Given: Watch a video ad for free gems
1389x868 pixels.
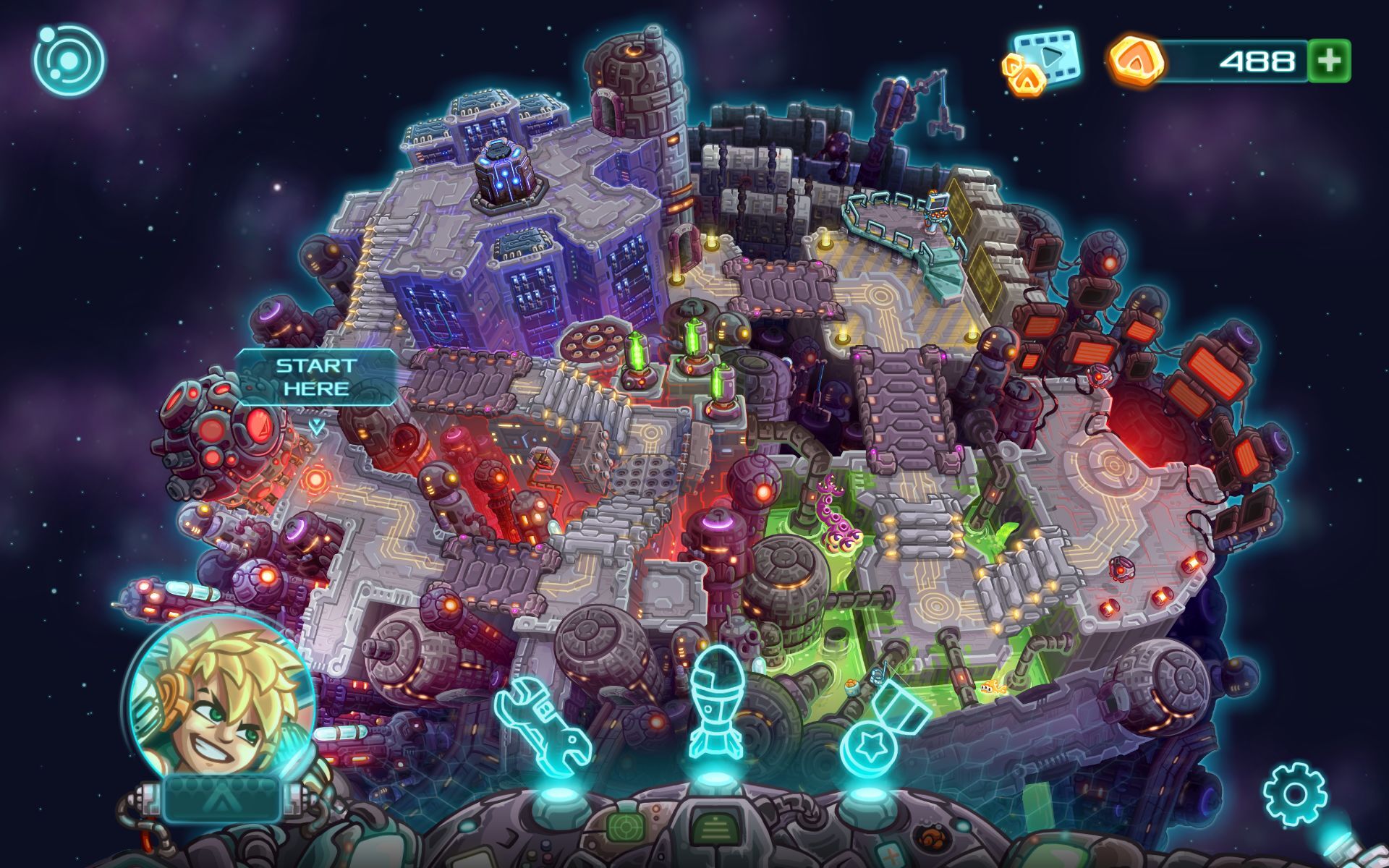Looking at the screenshot, I should (x=1043, y=62).
